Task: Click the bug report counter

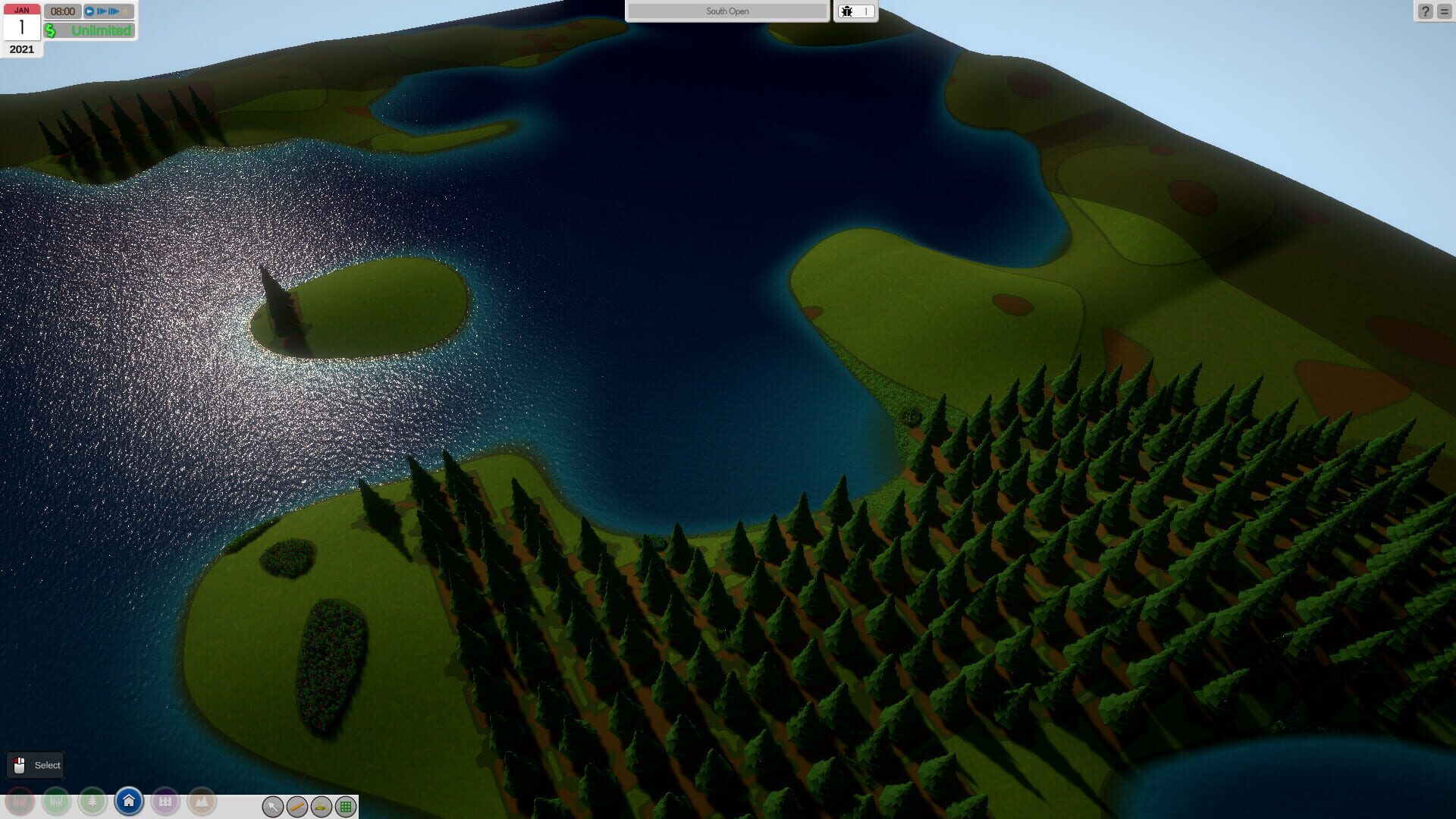Action: (855, 11)
